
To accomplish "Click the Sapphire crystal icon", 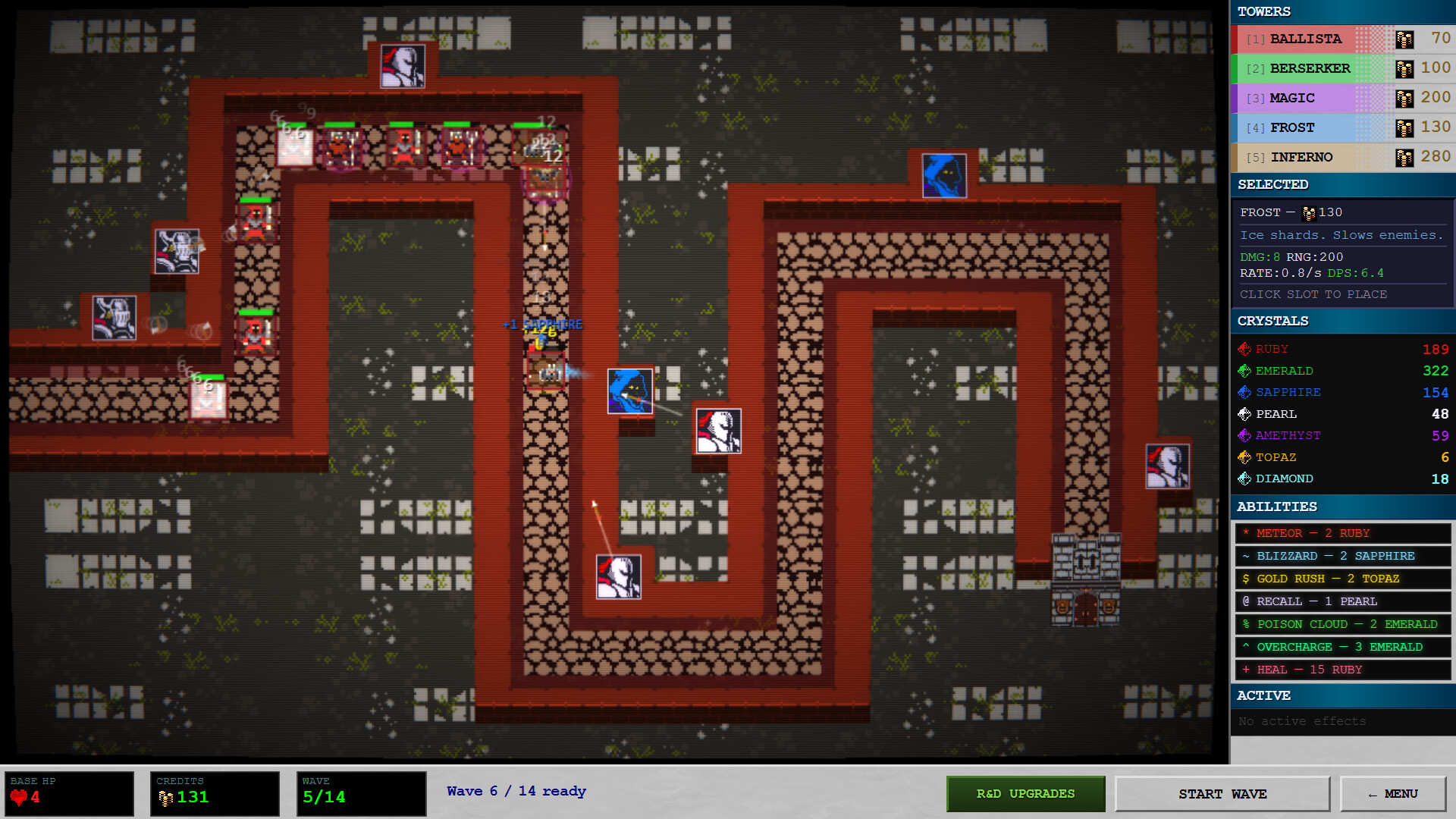I will pos(1244,392).
